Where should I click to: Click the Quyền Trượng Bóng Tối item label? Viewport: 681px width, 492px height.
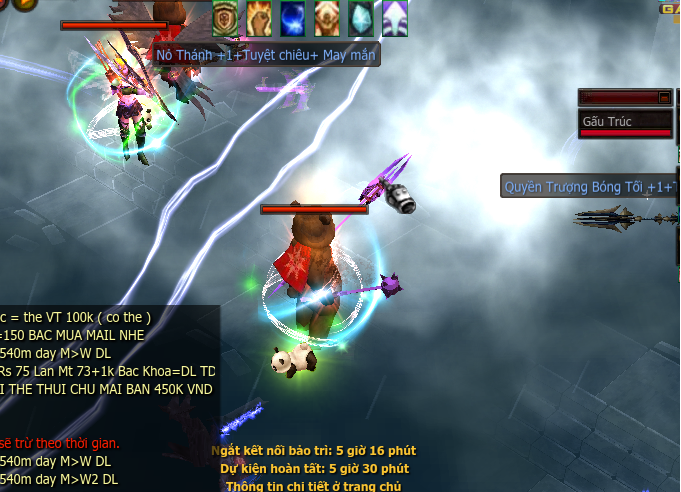pos(588,186)
